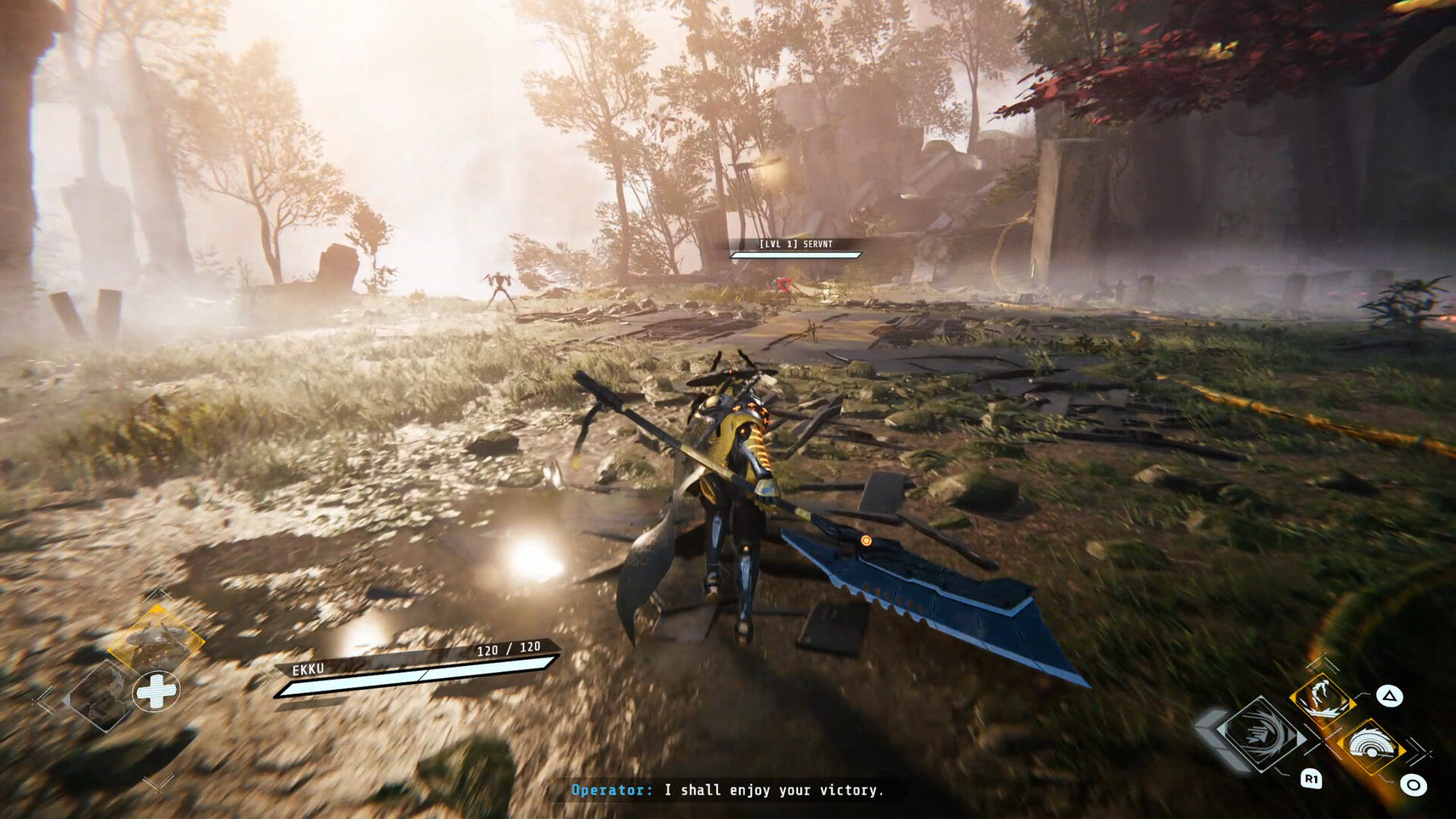
Task: Click the Triangle button prompt bubble
Action: point(1391,695)
